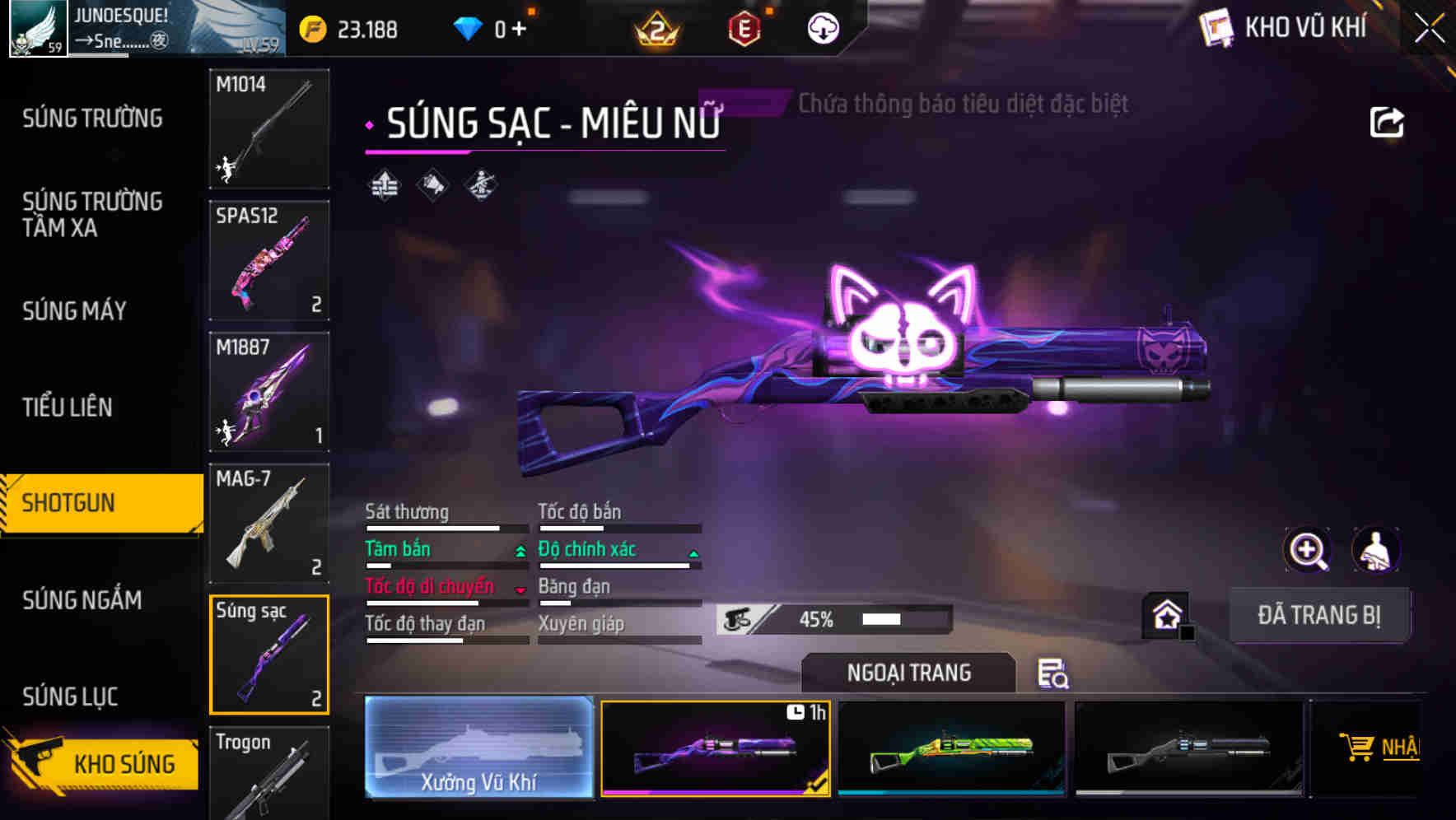Switch to the Ngoại Trang tab
Image resolution: width=1456 pixels, height=820 pixels.
908,672
